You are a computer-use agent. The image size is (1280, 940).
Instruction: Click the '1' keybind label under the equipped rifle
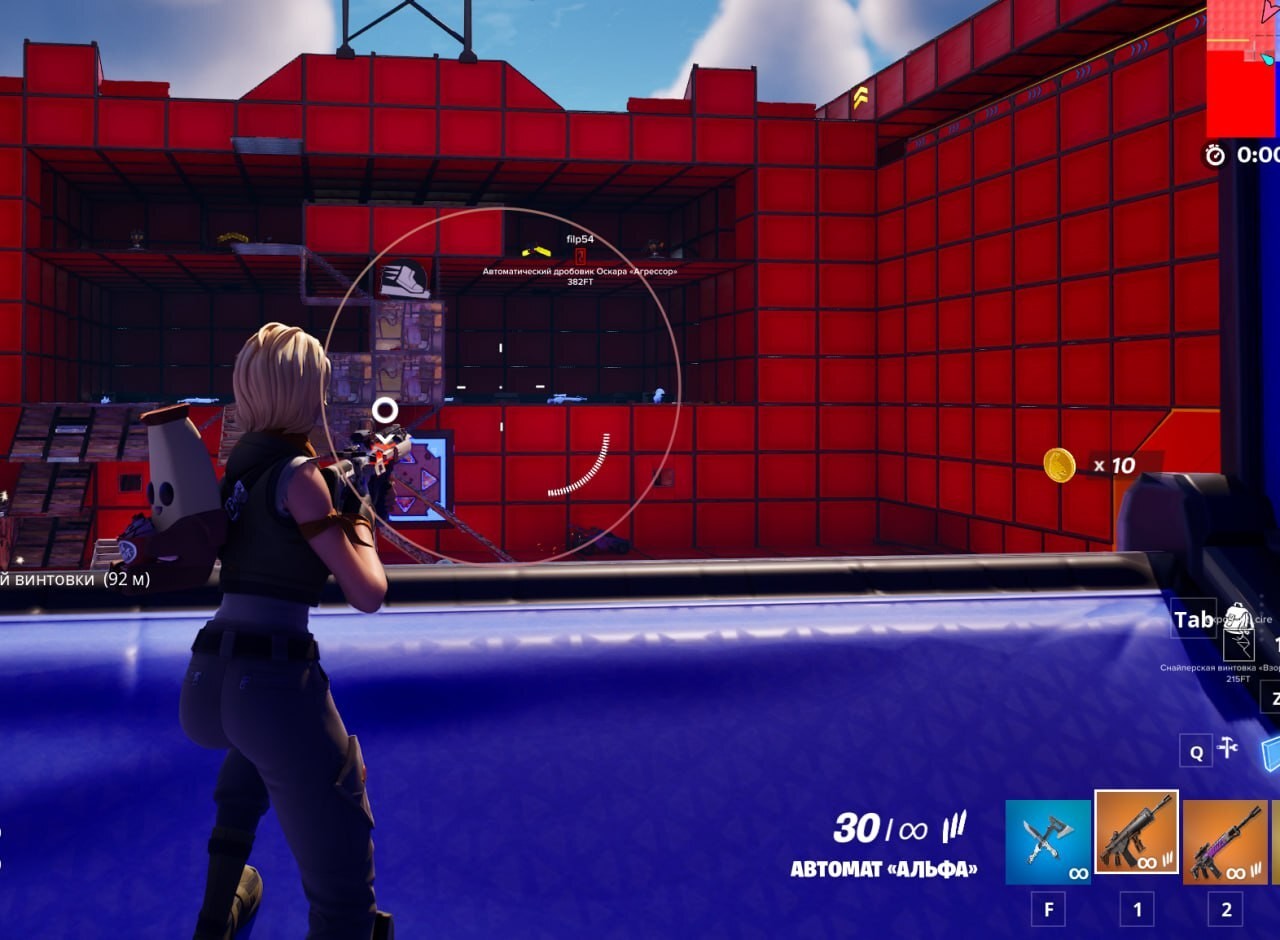1135,910
